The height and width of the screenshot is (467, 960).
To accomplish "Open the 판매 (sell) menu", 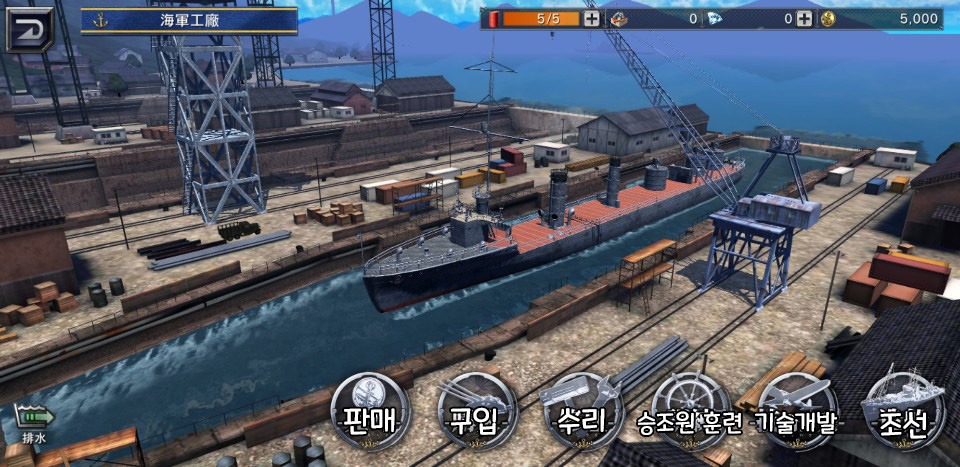I will tap(371, 412).
